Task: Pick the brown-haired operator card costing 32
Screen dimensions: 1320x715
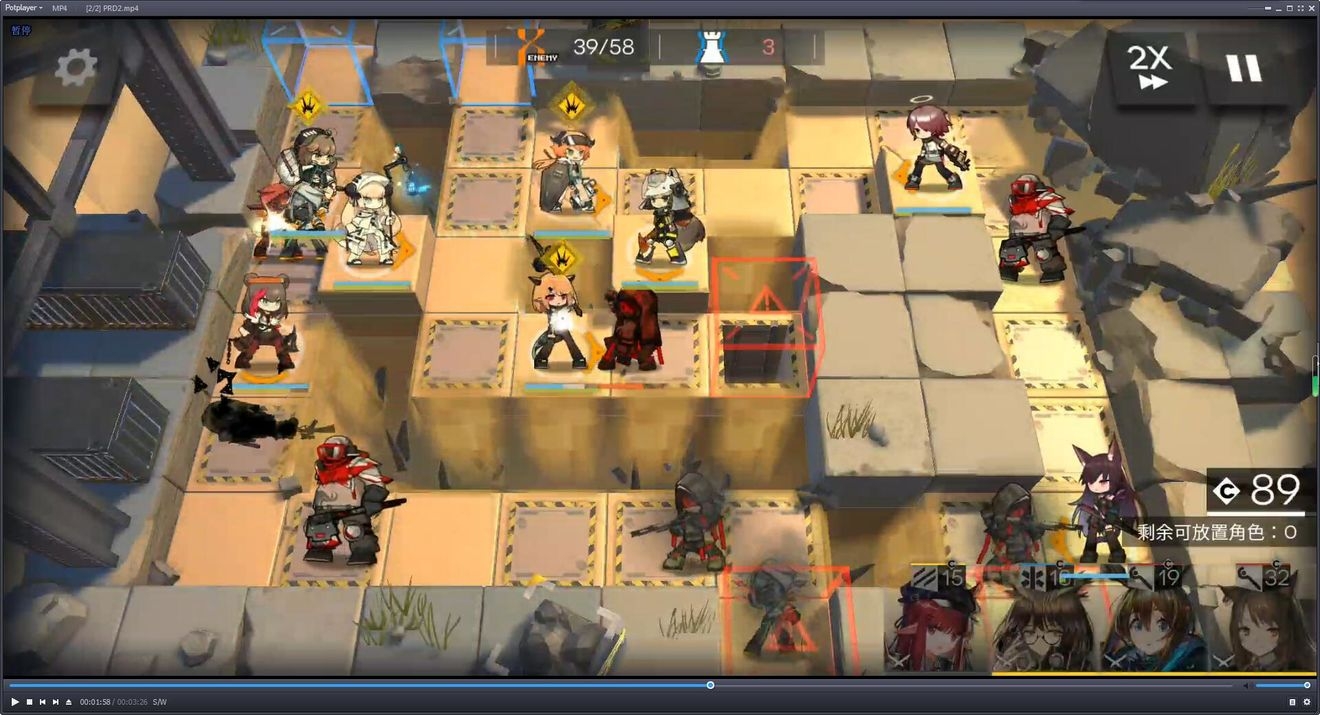Action: click(x=1262, y=620)
